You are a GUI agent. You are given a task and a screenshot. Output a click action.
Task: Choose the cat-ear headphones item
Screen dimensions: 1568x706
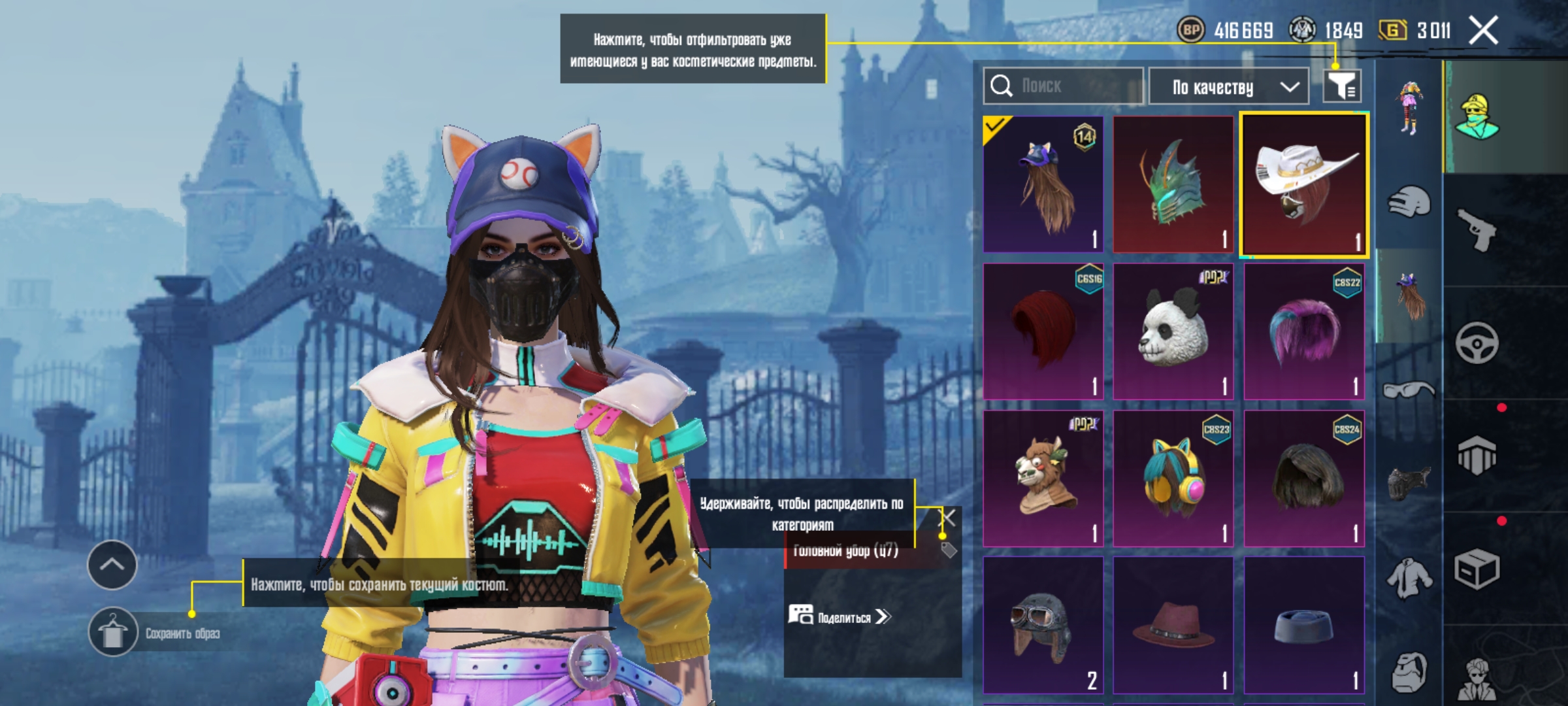pos(1173,479)
